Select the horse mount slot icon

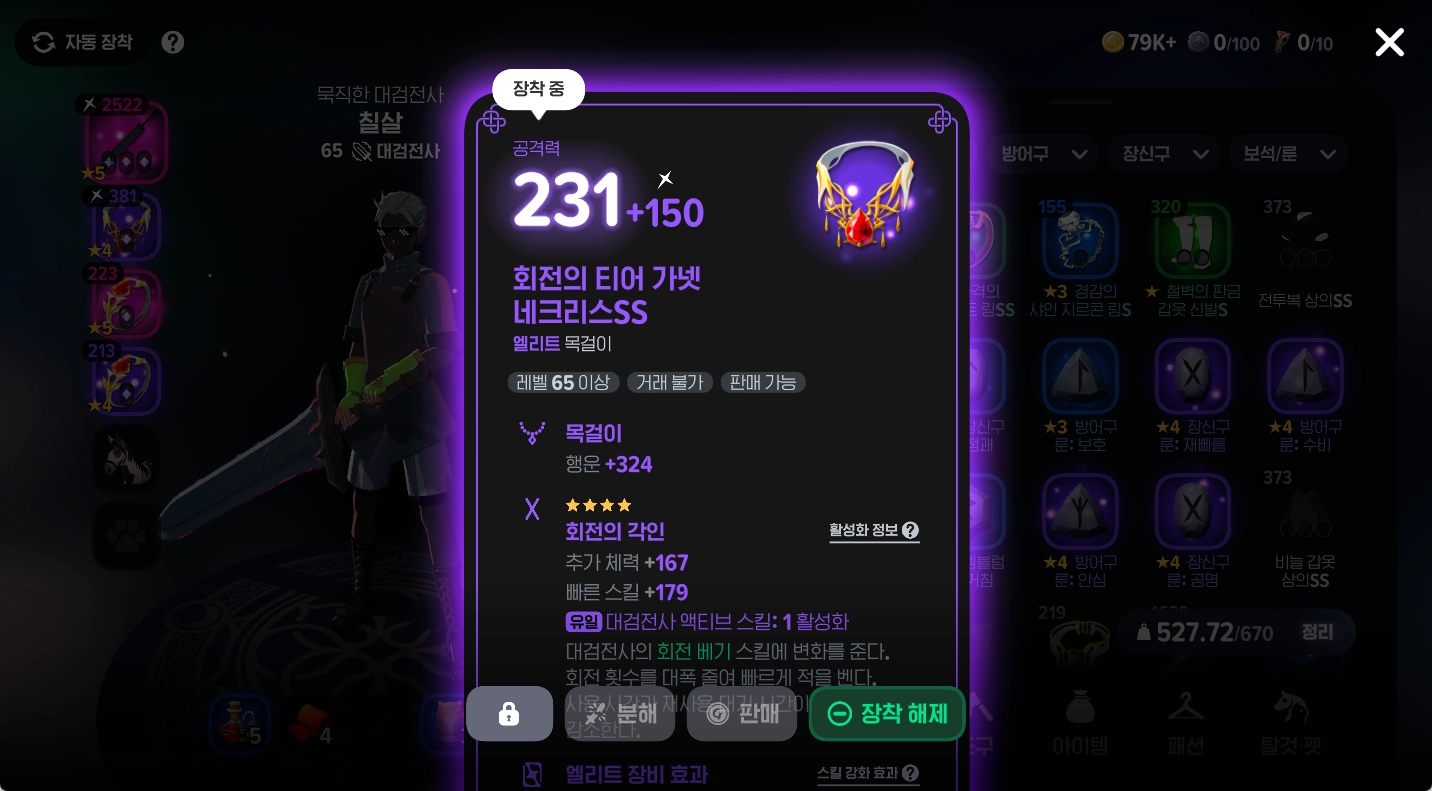pos(126,459)
